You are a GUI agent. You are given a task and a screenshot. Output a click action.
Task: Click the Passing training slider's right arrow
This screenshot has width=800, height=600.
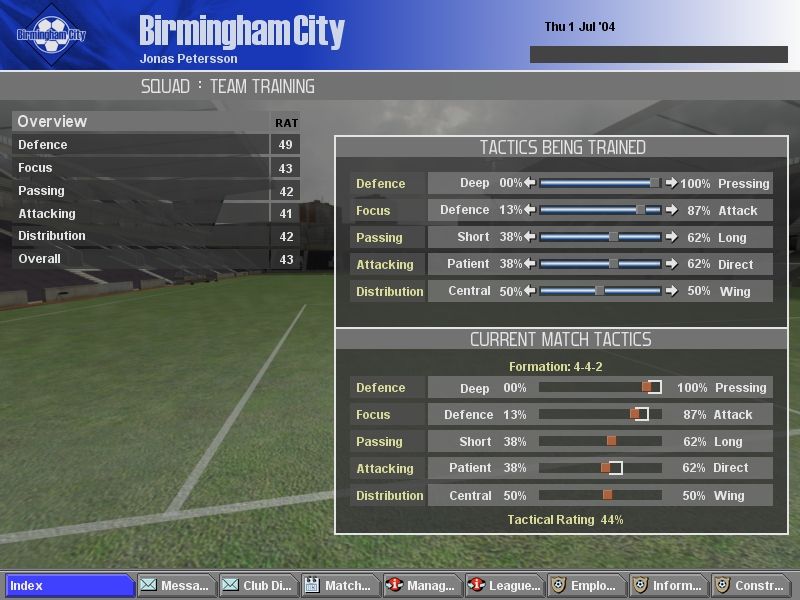(671, 238)
